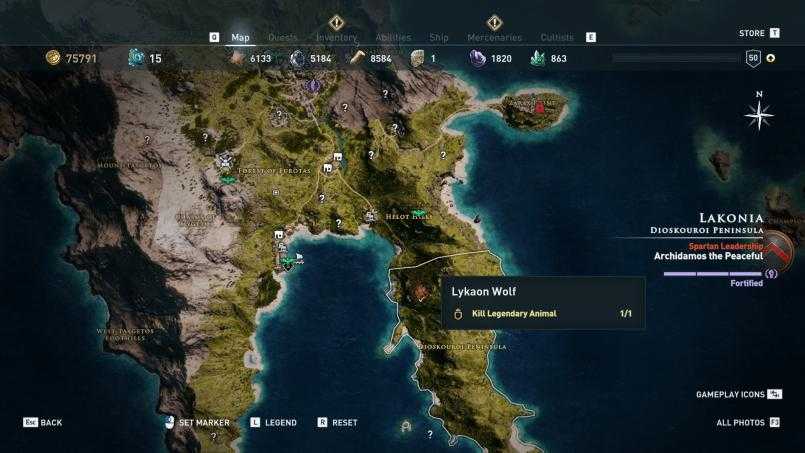Open the Mercenaries tab
Screen dimensions: 805x453
point(494,38)
